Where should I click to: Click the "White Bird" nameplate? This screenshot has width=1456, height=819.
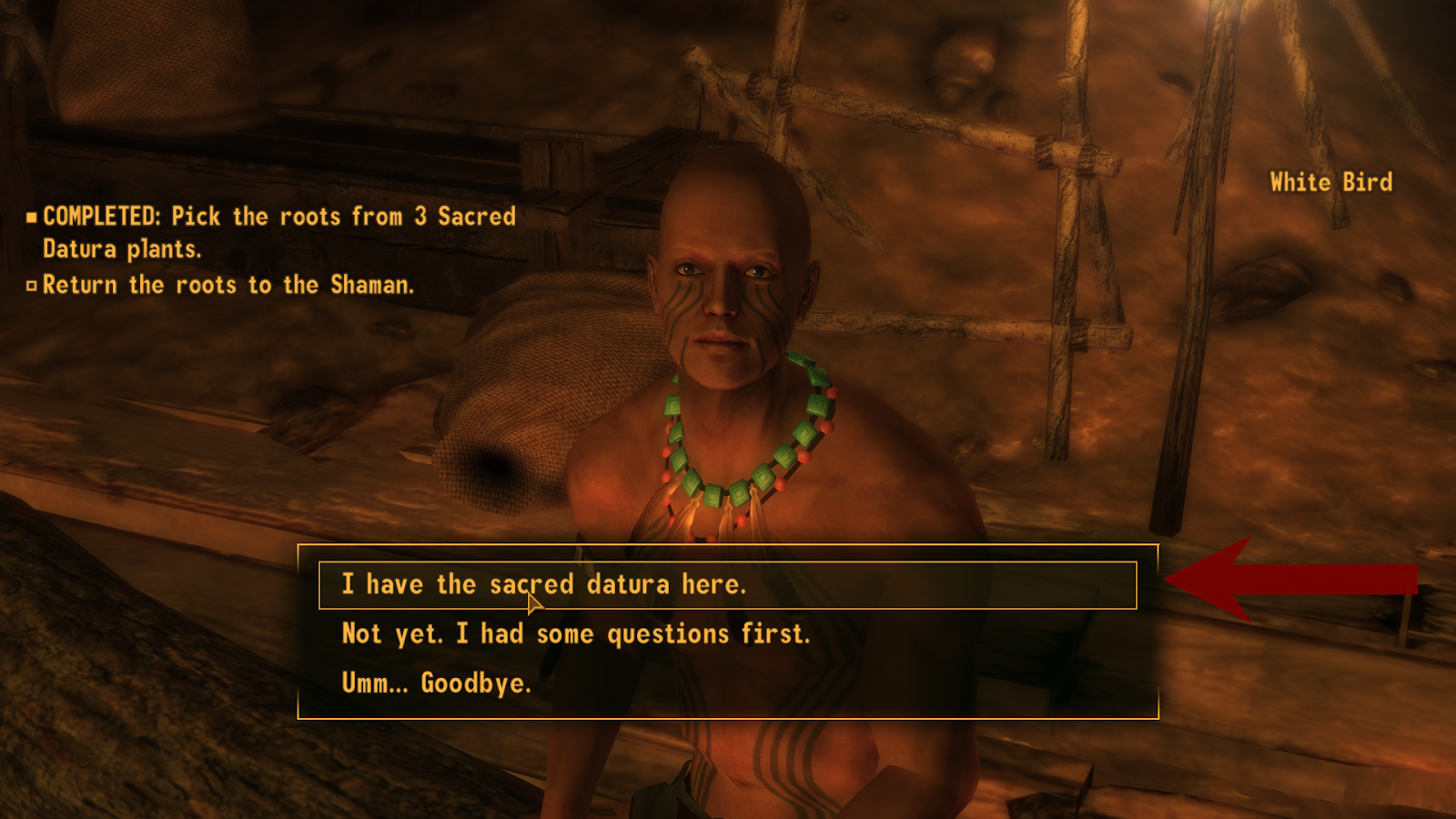click(1330, 181)
